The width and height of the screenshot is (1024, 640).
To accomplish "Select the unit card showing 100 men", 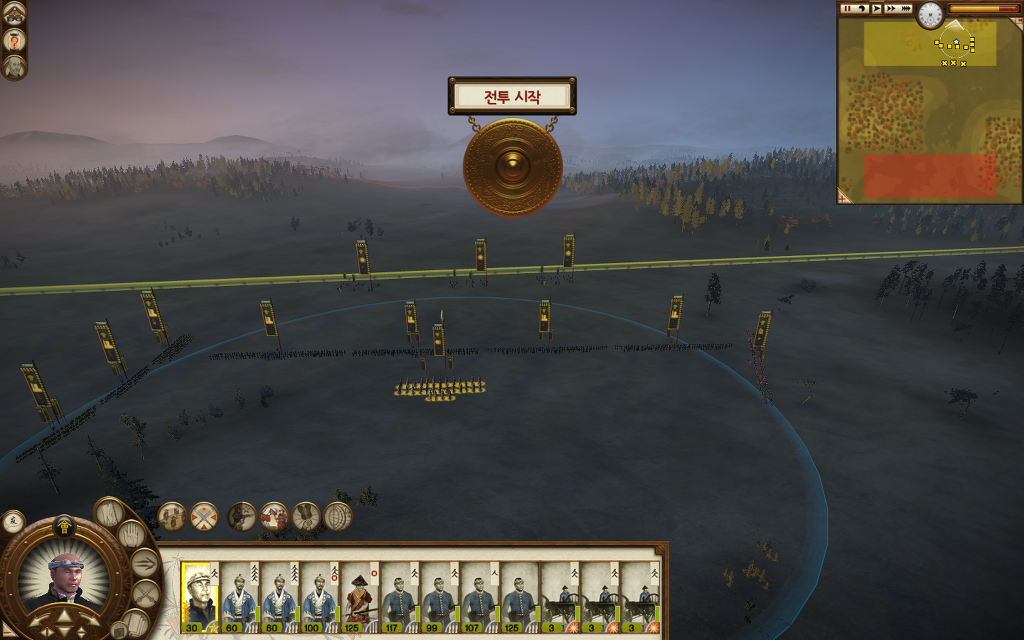I will (x=320, y=597).
